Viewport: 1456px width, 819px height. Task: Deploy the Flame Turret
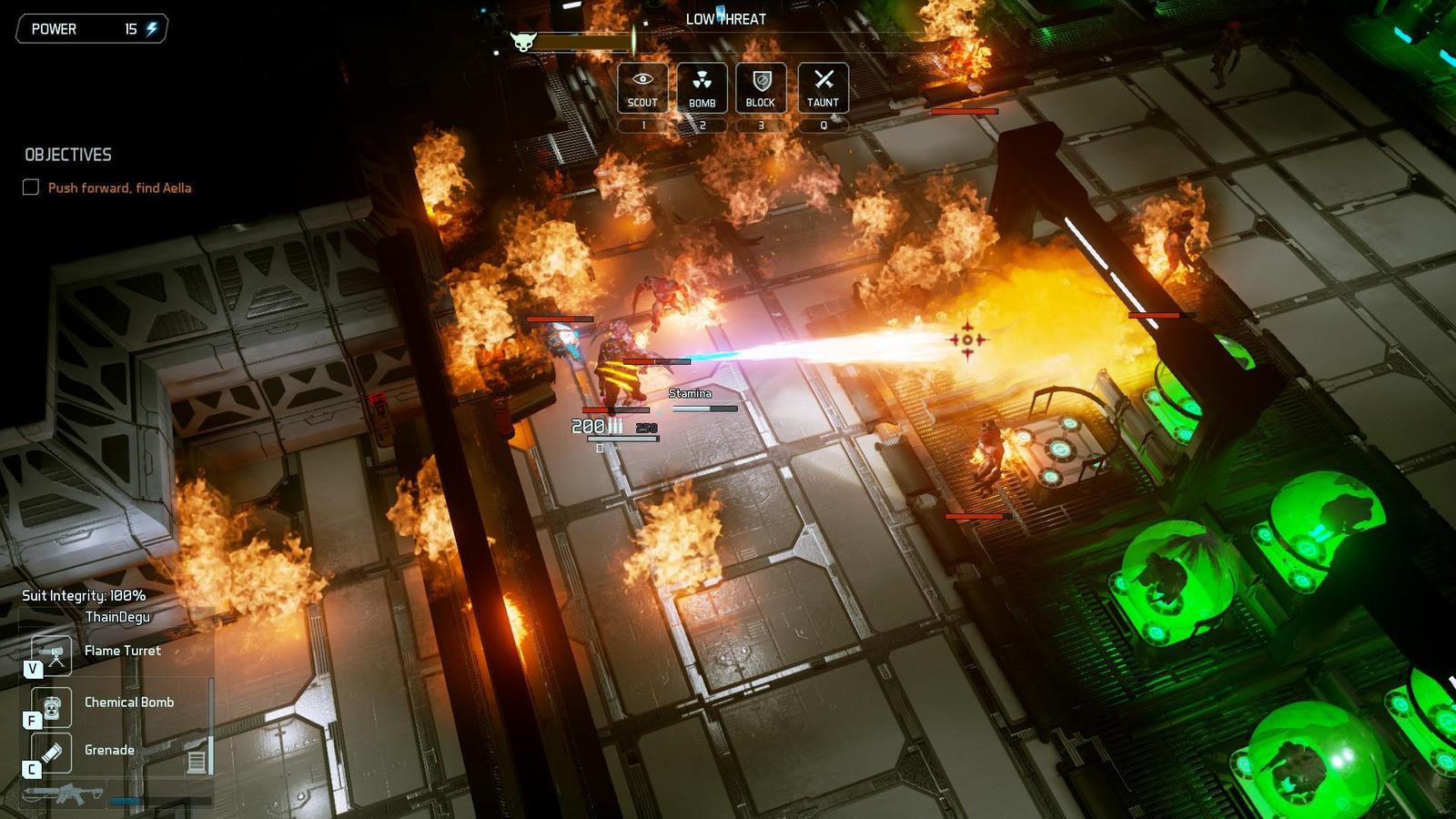point(52,654)
